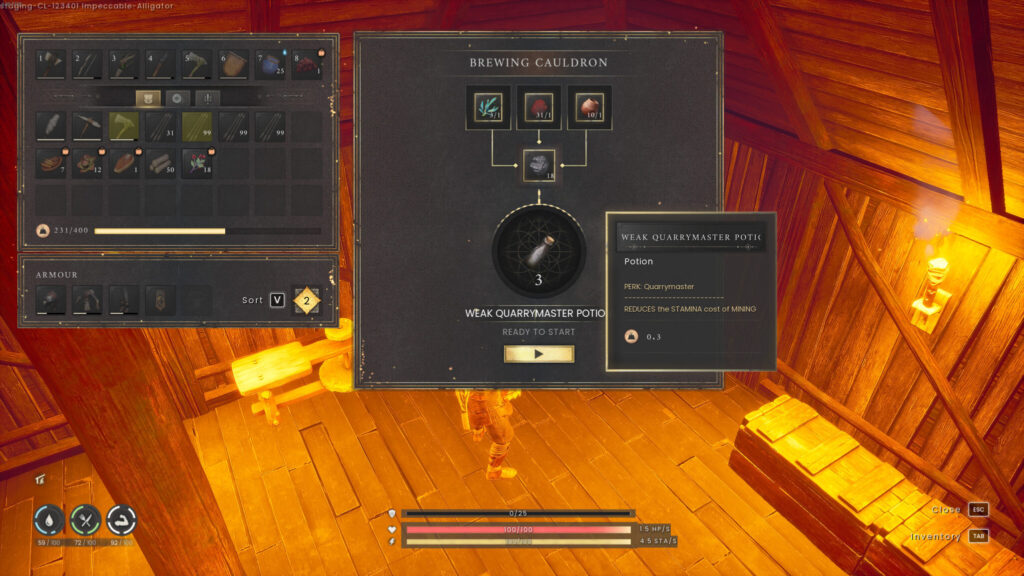This screenshot has height=576, width=1024.
Task: Select the flower bouquet stack of 18
Action: [x=197, y=163]
